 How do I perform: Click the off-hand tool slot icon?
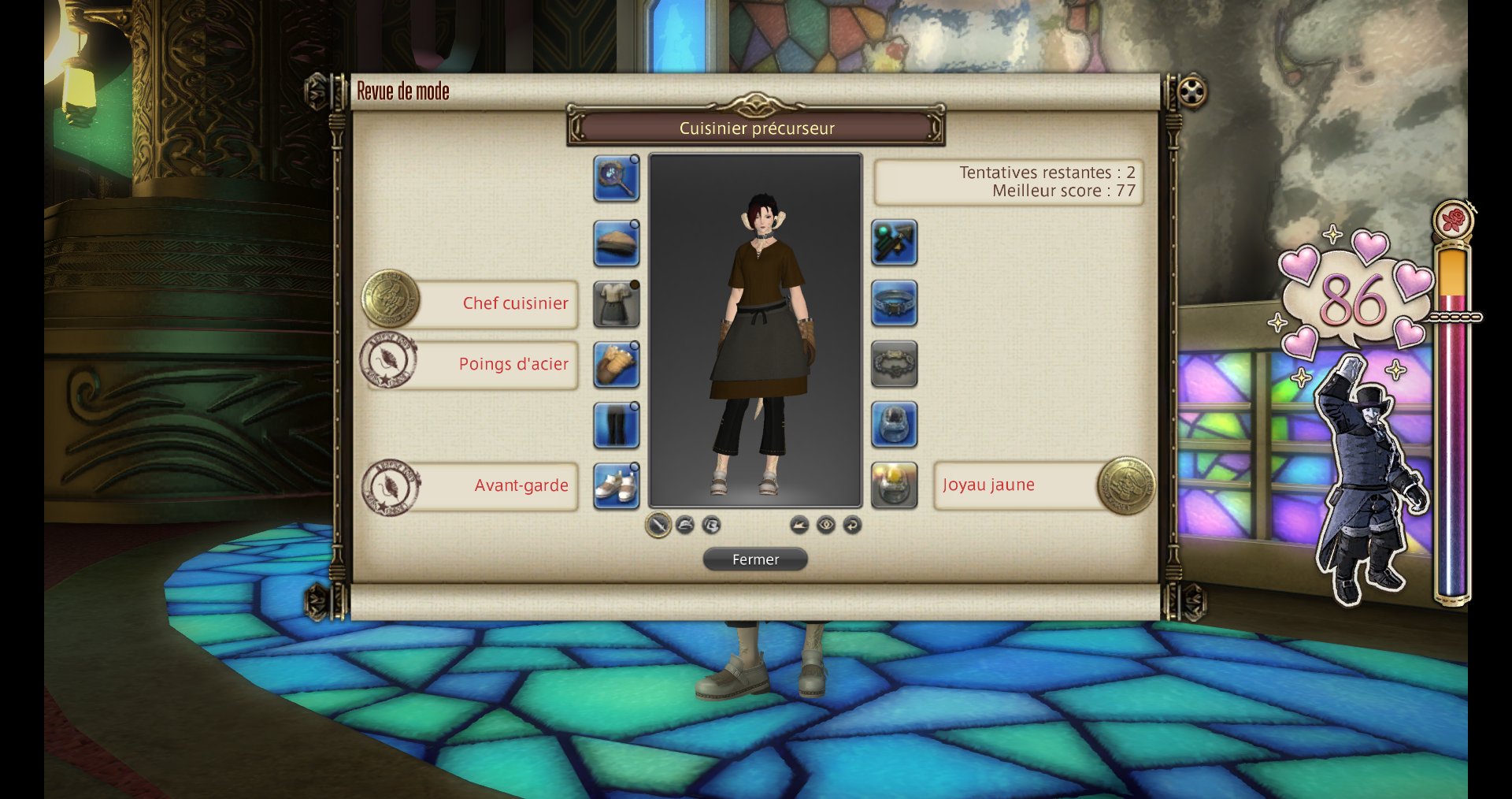[x=895, y=243]
